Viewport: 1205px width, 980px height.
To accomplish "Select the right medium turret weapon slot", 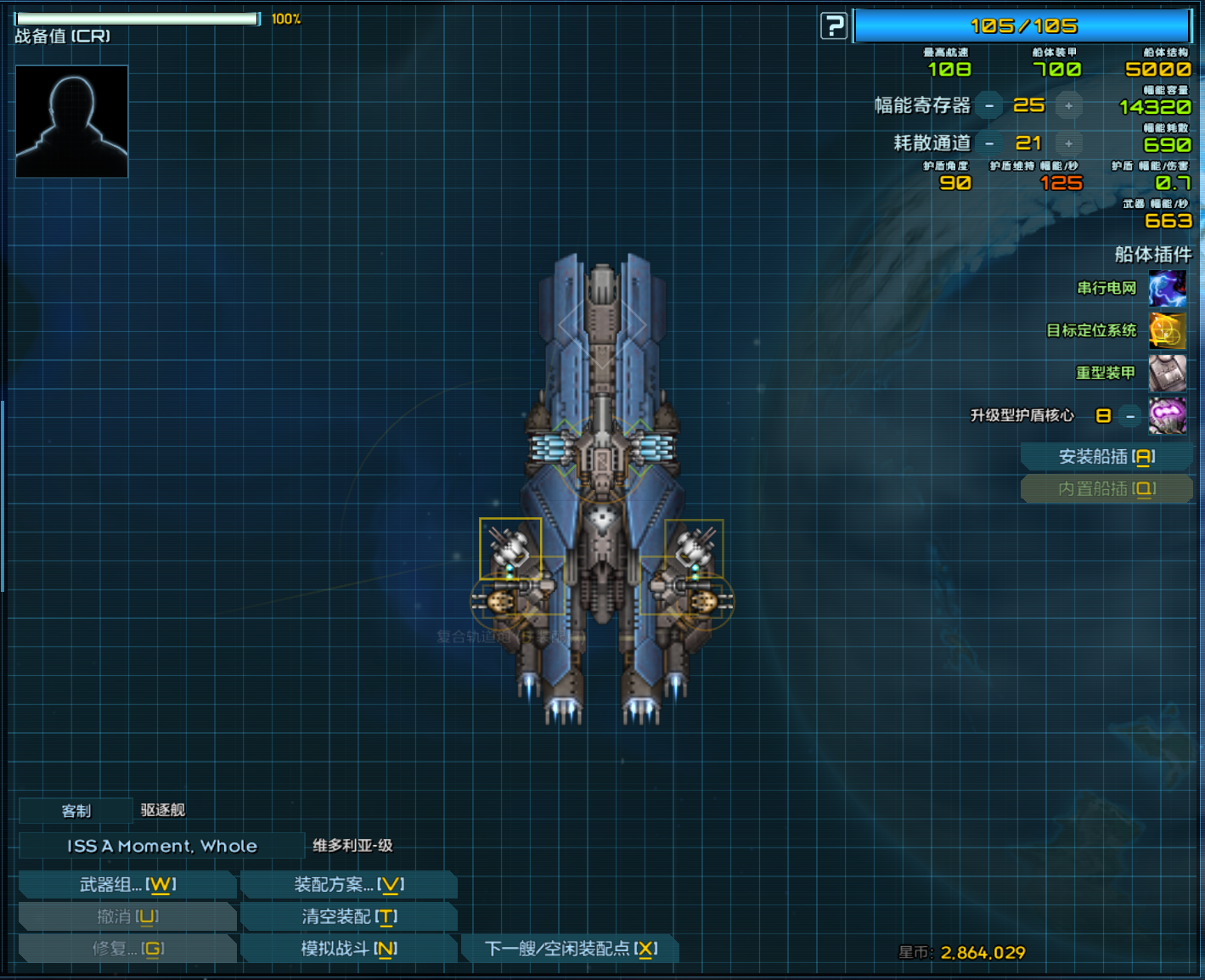I will tap(693, 550).
